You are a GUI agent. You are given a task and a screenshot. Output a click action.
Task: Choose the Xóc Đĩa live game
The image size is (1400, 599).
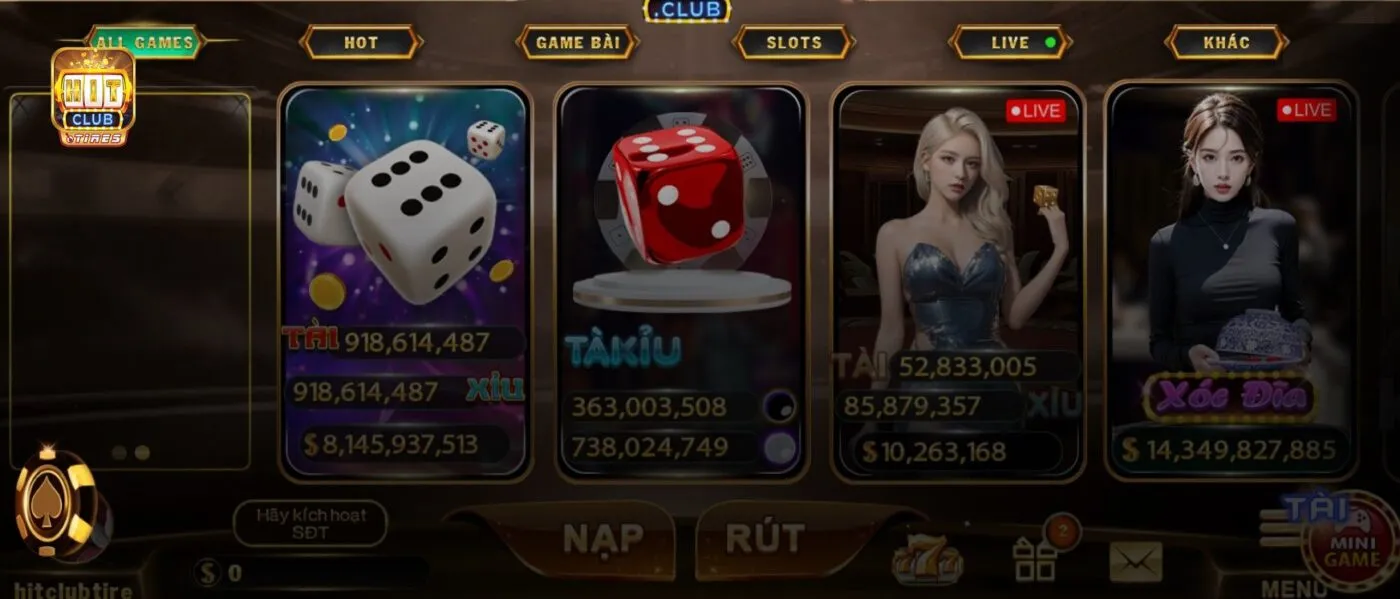click(x=1231, y=280)
